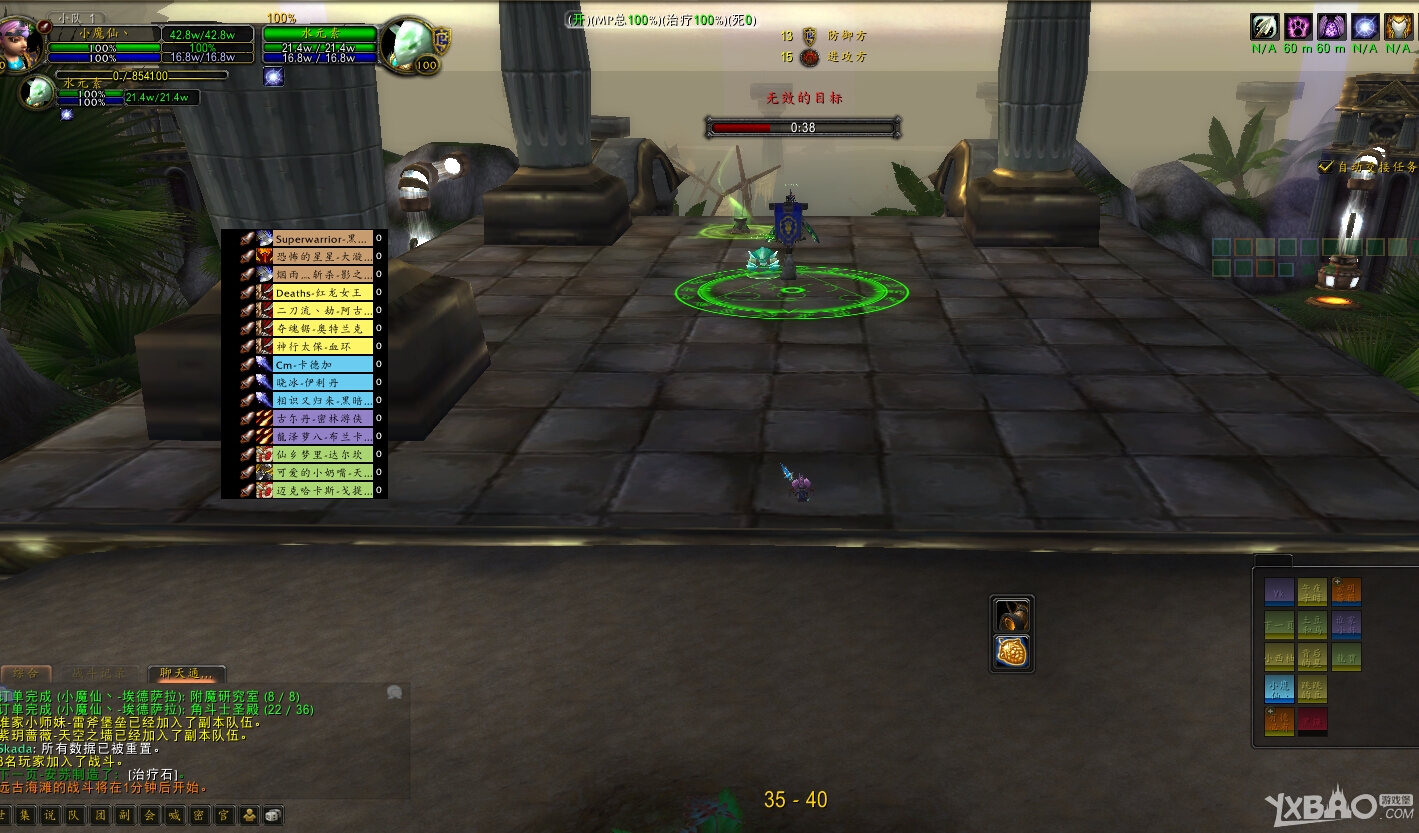The height and width of the screenshot is (833, 1419).
Task: Open the 密 whisper channel button
Action: click(199, 816)
